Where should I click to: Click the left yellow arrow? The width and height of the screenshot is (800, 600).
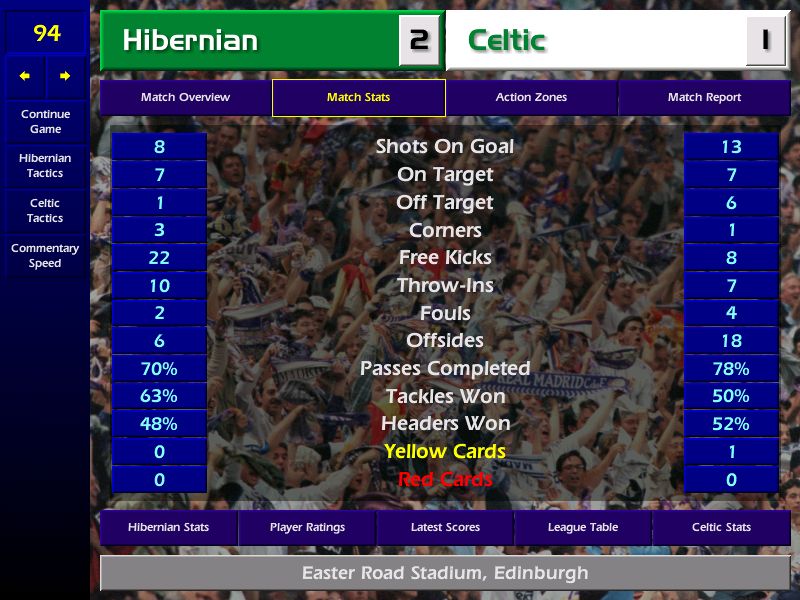[x=25, y=76]
